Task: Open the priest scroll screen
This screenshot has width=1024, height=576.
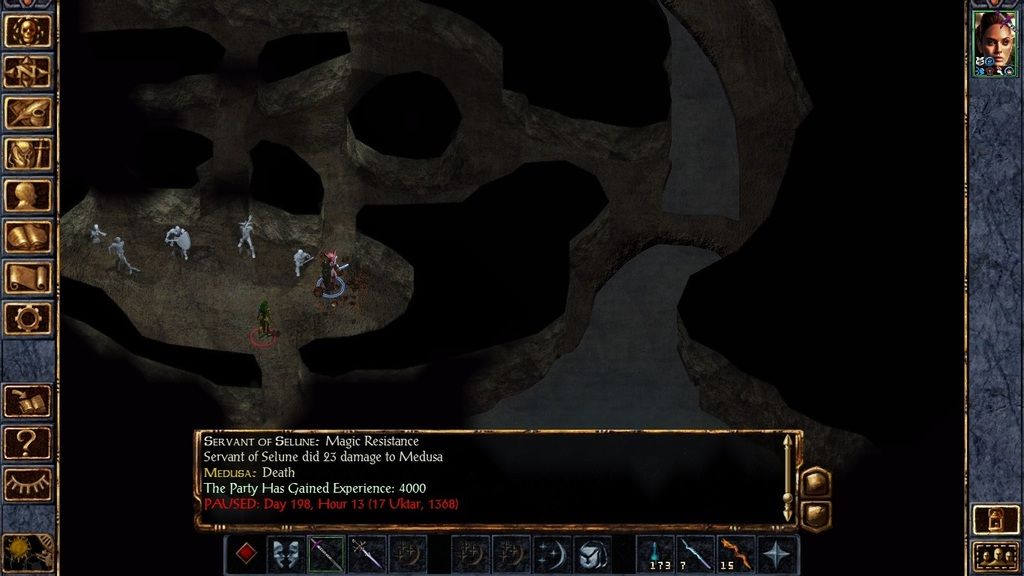Action: [28, 277]
